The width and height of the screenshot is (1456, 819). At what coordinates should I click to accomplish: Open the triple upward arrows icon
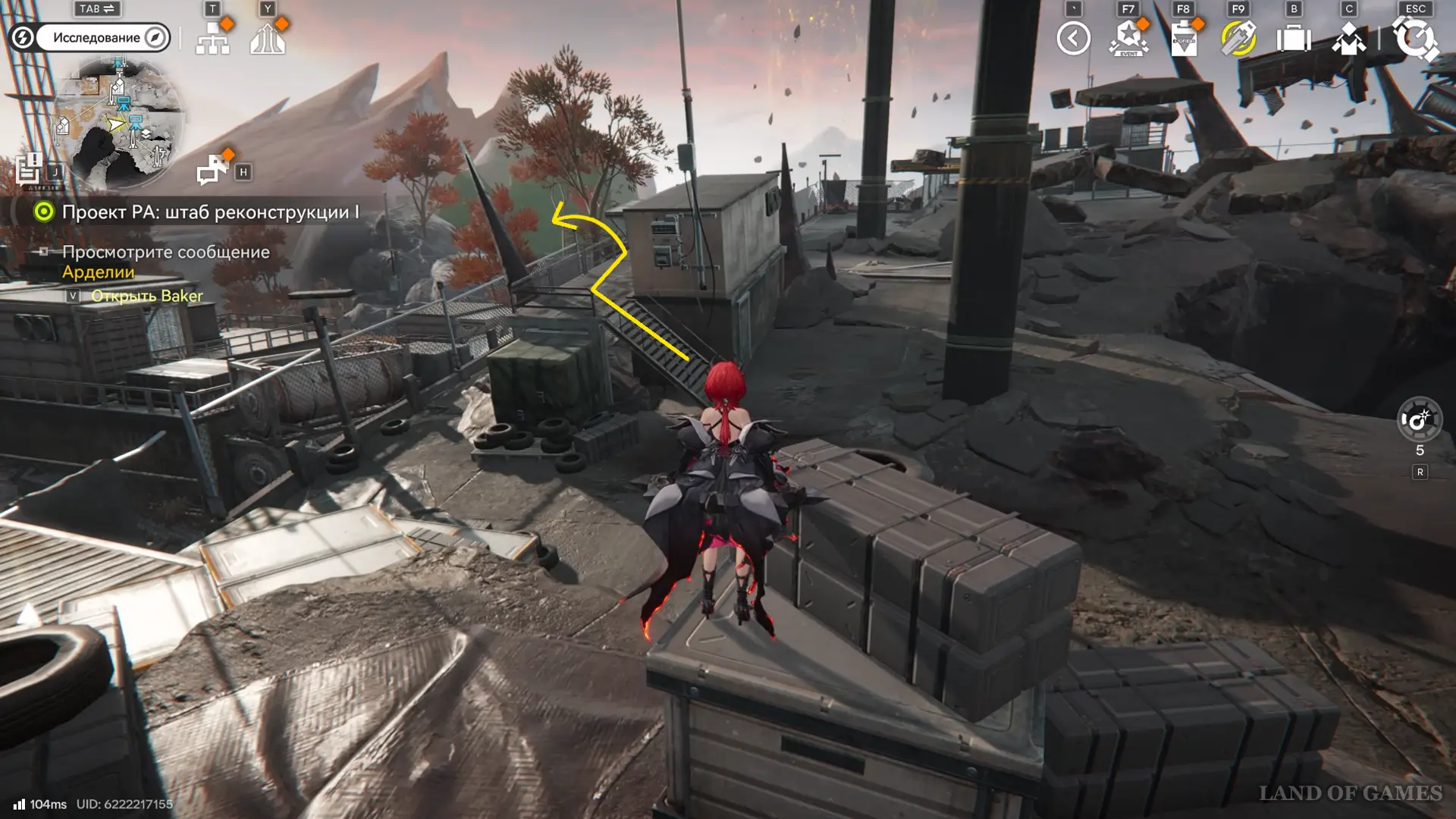(x=268, y=38)
